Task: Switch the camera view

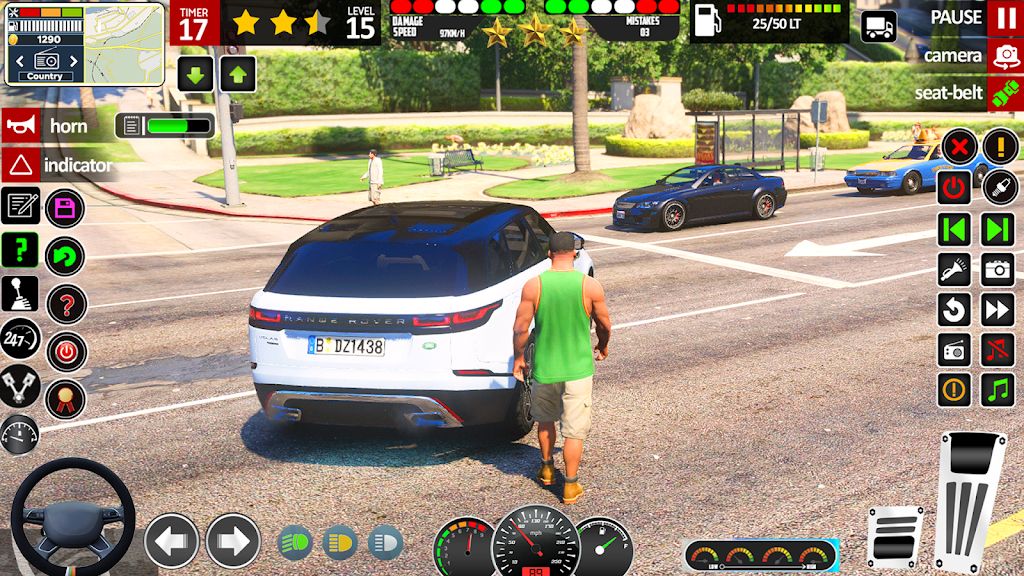Action: (x=1004, y=56)
